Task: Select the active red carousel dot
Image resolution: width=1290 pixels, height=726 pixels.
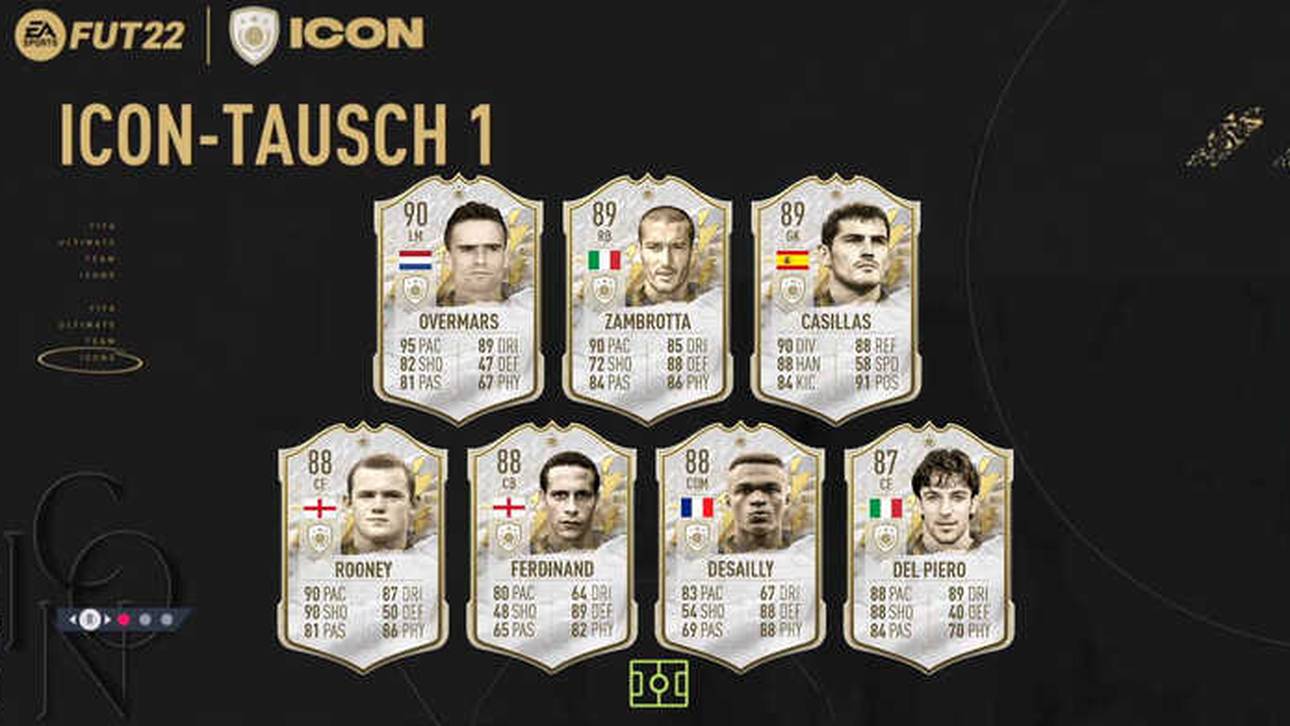Action: coord(123,619)
